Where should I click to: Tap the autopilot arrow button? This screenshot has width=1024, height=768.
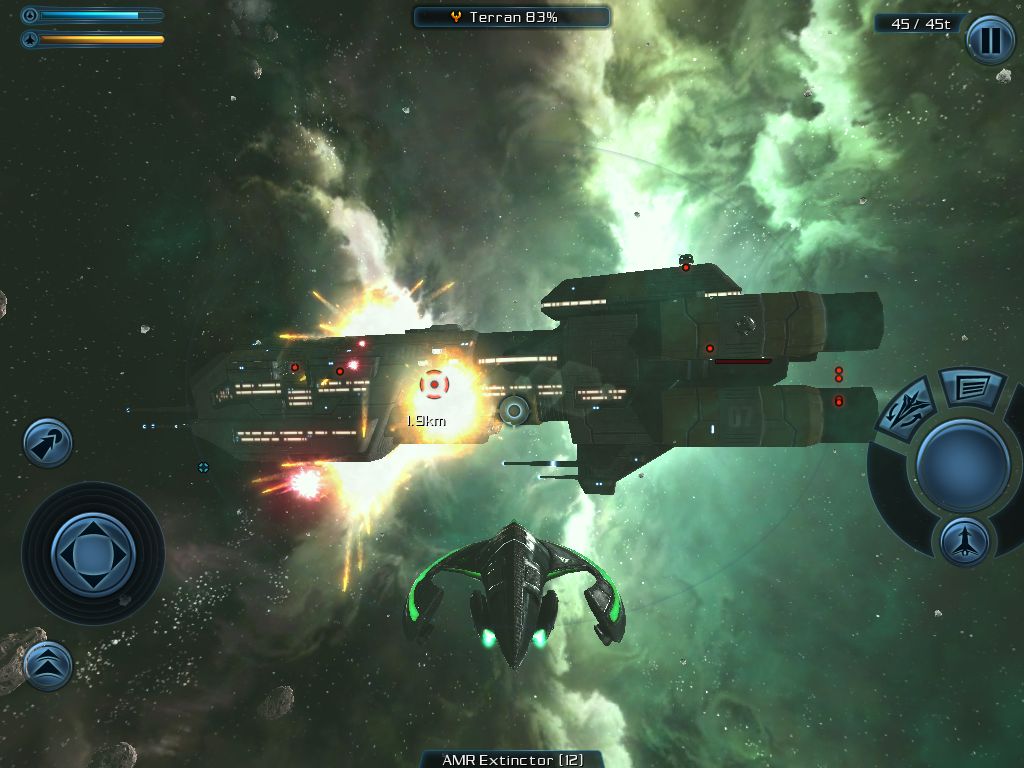click(48, 443)
